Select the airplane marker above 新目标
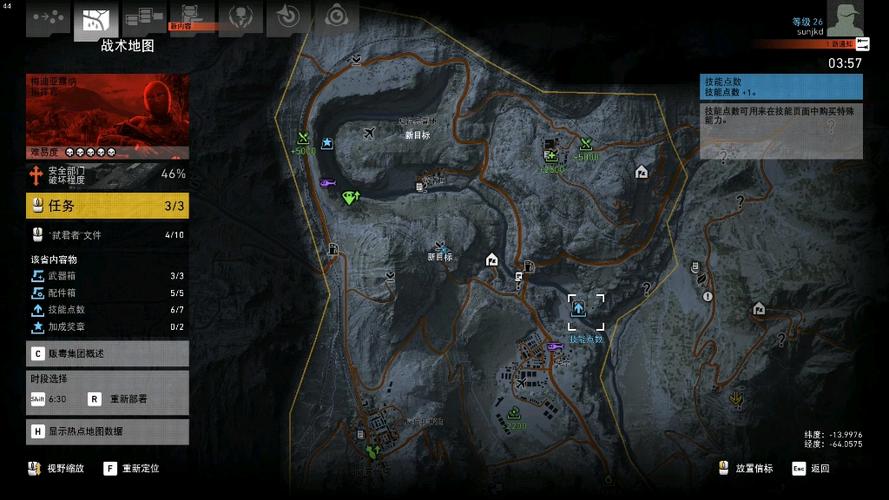The height and width of the screenshot is (500, 889). (372, 133)
